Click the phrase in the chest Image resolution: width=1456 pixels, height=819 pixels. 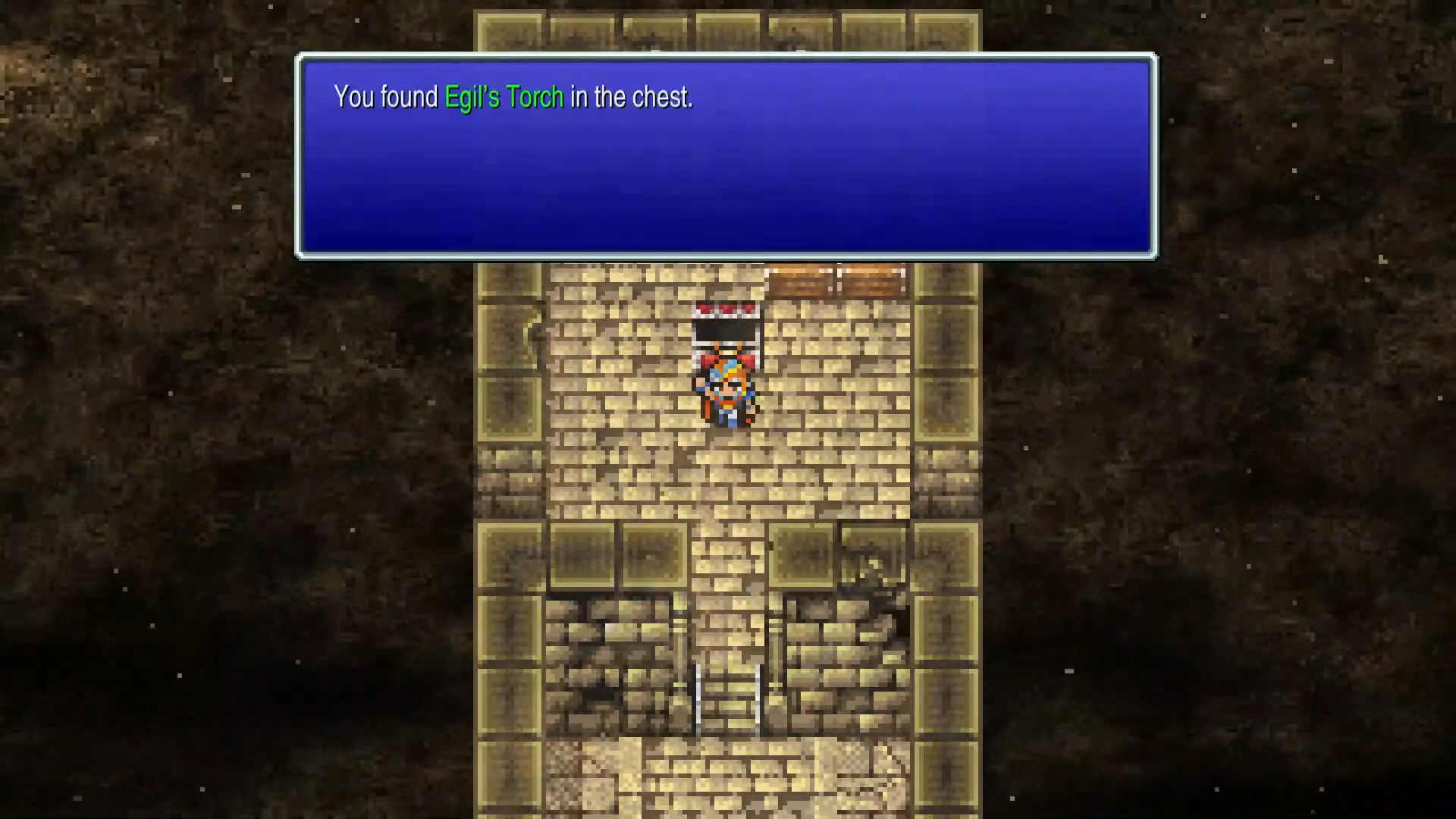pos(631,97)
